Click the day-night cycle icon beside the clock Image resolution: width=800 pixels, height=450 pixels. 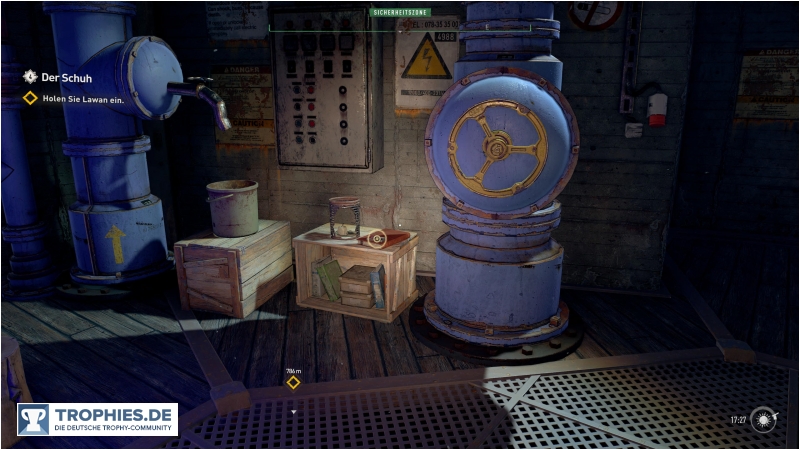click(x=765, y=419)
